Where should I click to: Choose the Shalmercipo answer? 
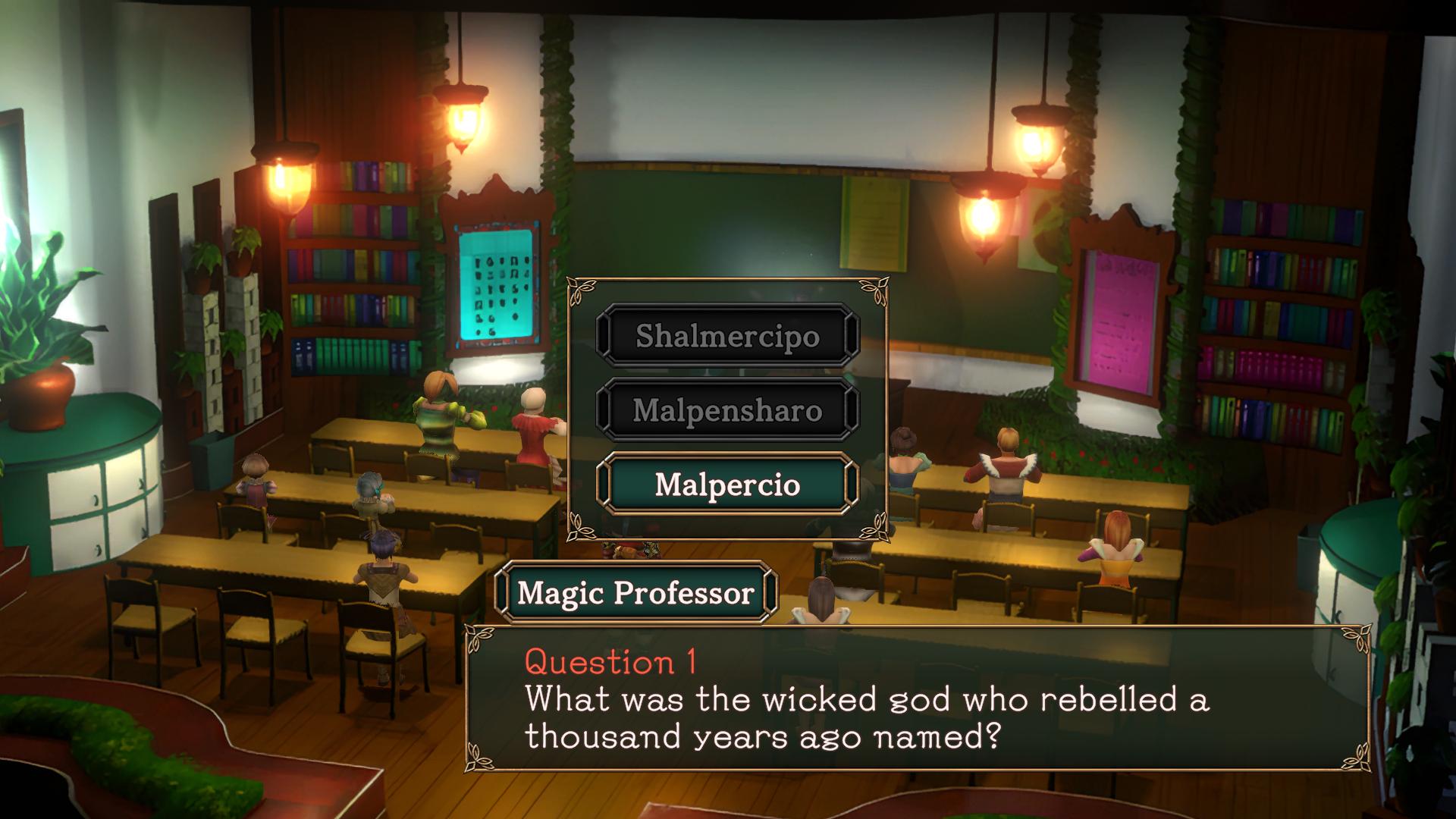[727, 335]
